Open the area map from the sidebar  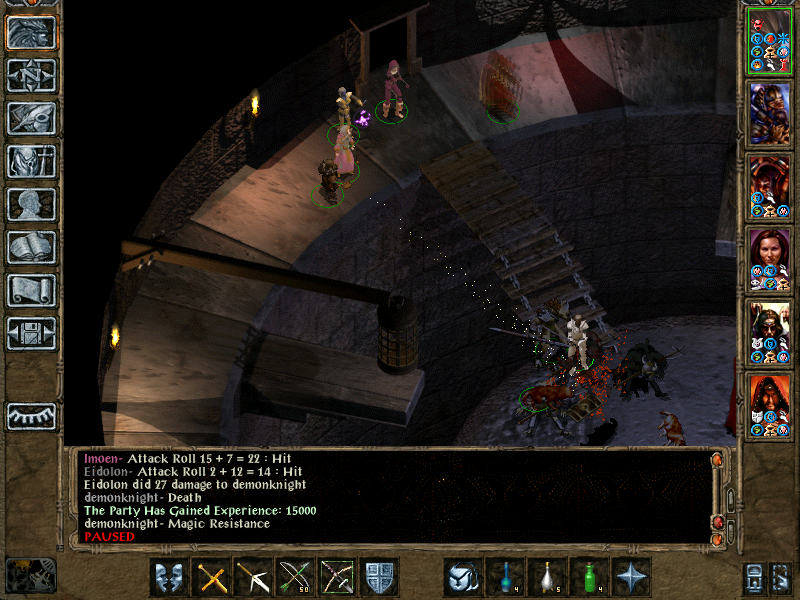pyautogui.click(x=32, y=75)
